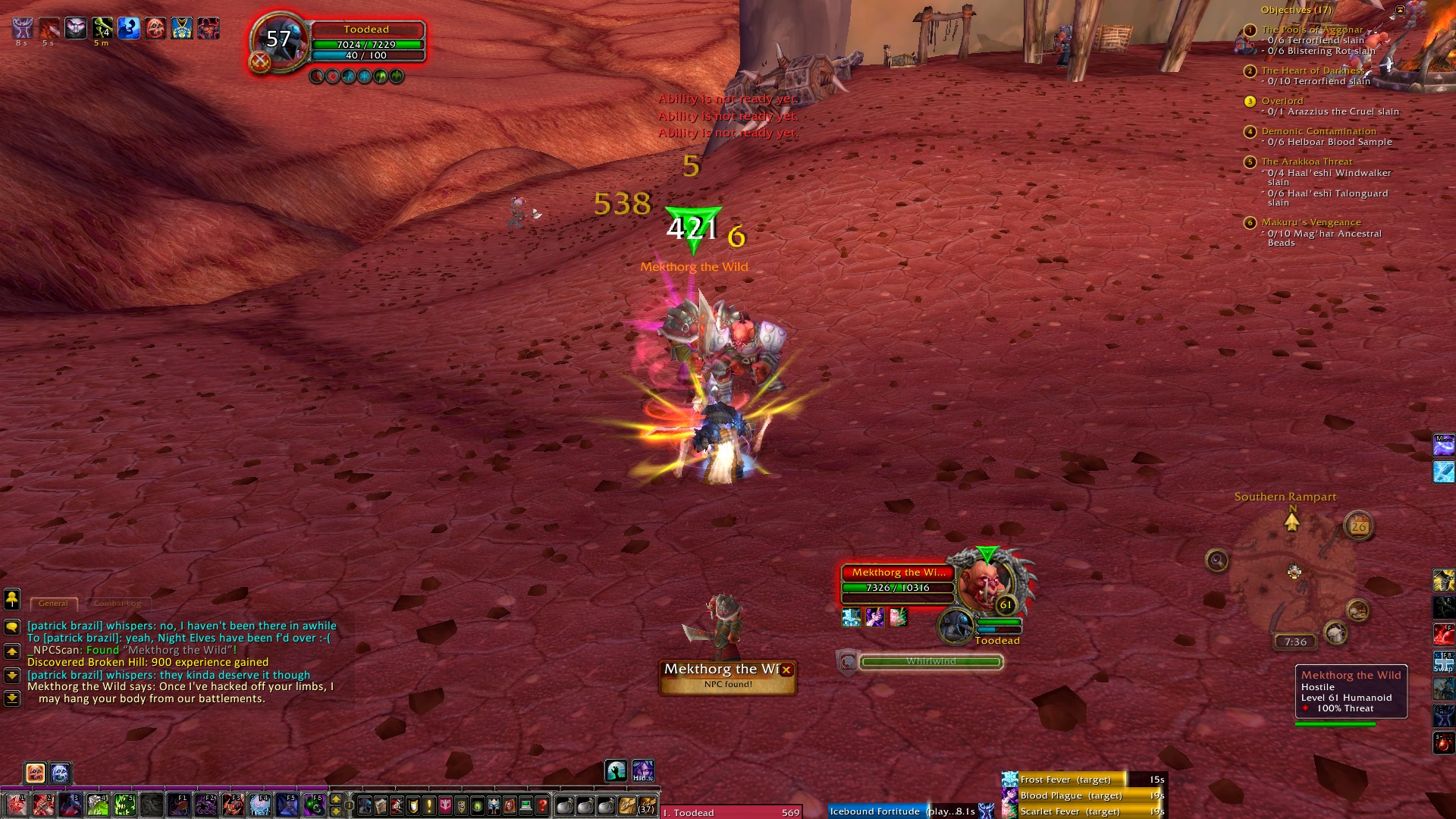Open the minimap calendar showing 26

[x=1358, y=526]
